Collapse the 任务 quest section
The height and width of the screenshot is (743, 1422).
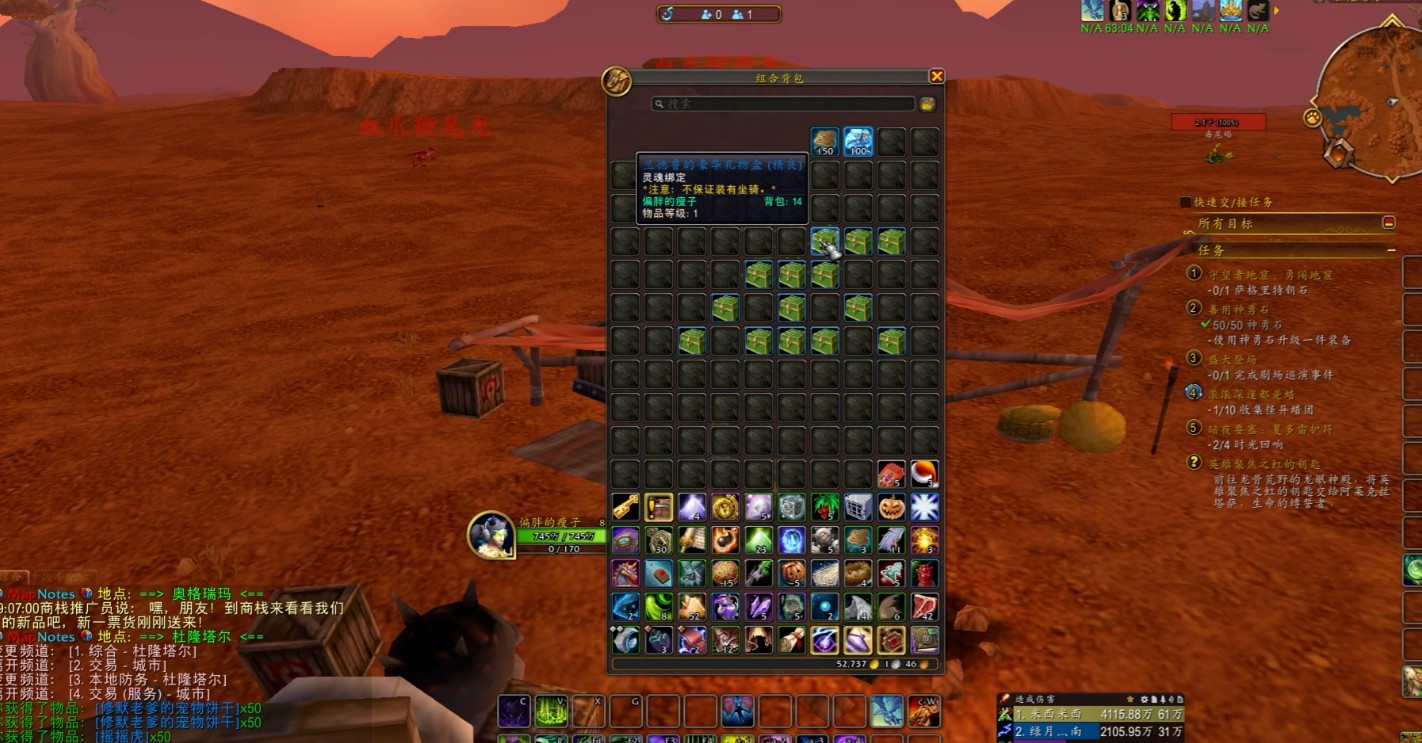(1391, 250)
